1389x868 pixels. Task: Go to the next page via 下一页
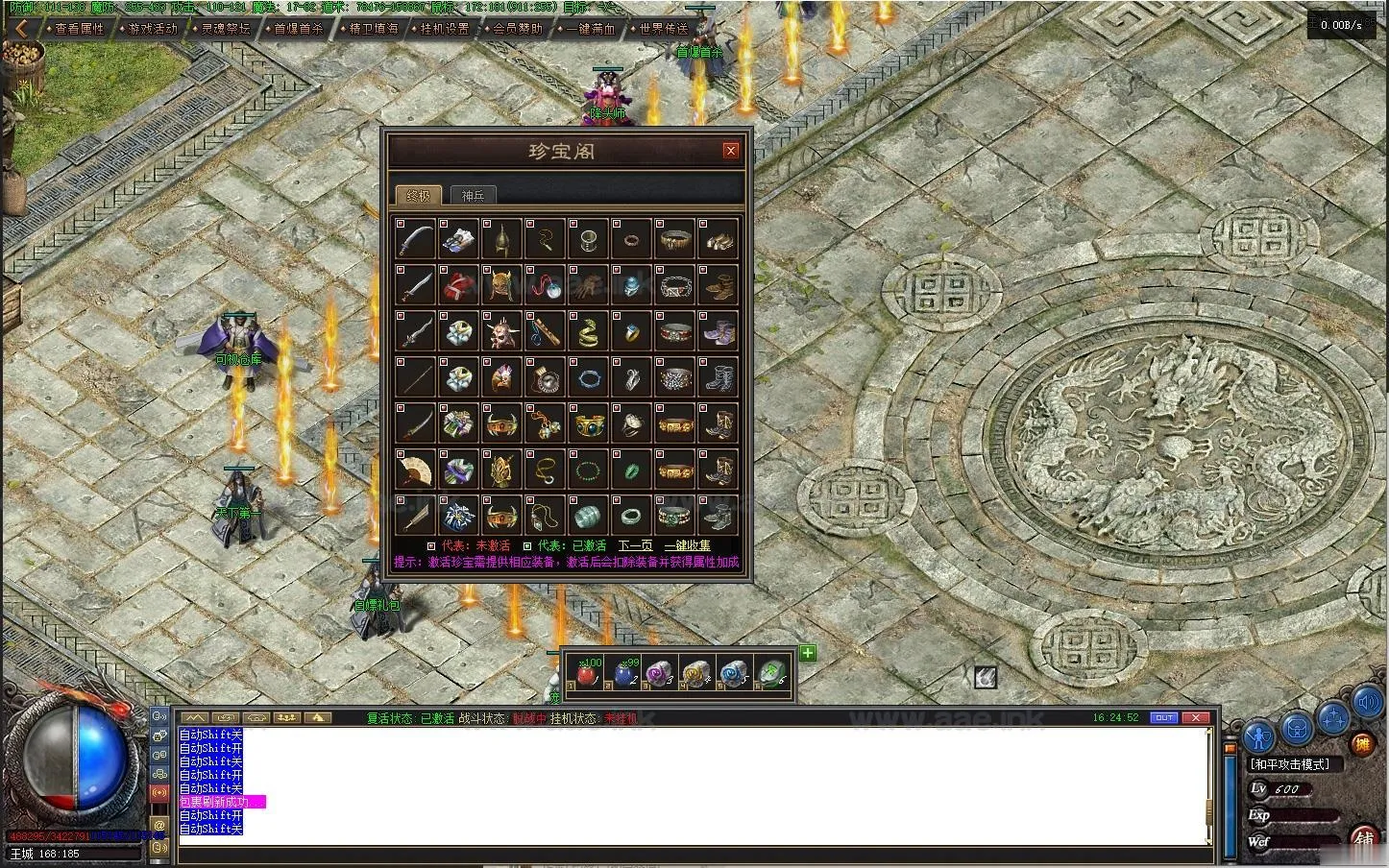635,545
